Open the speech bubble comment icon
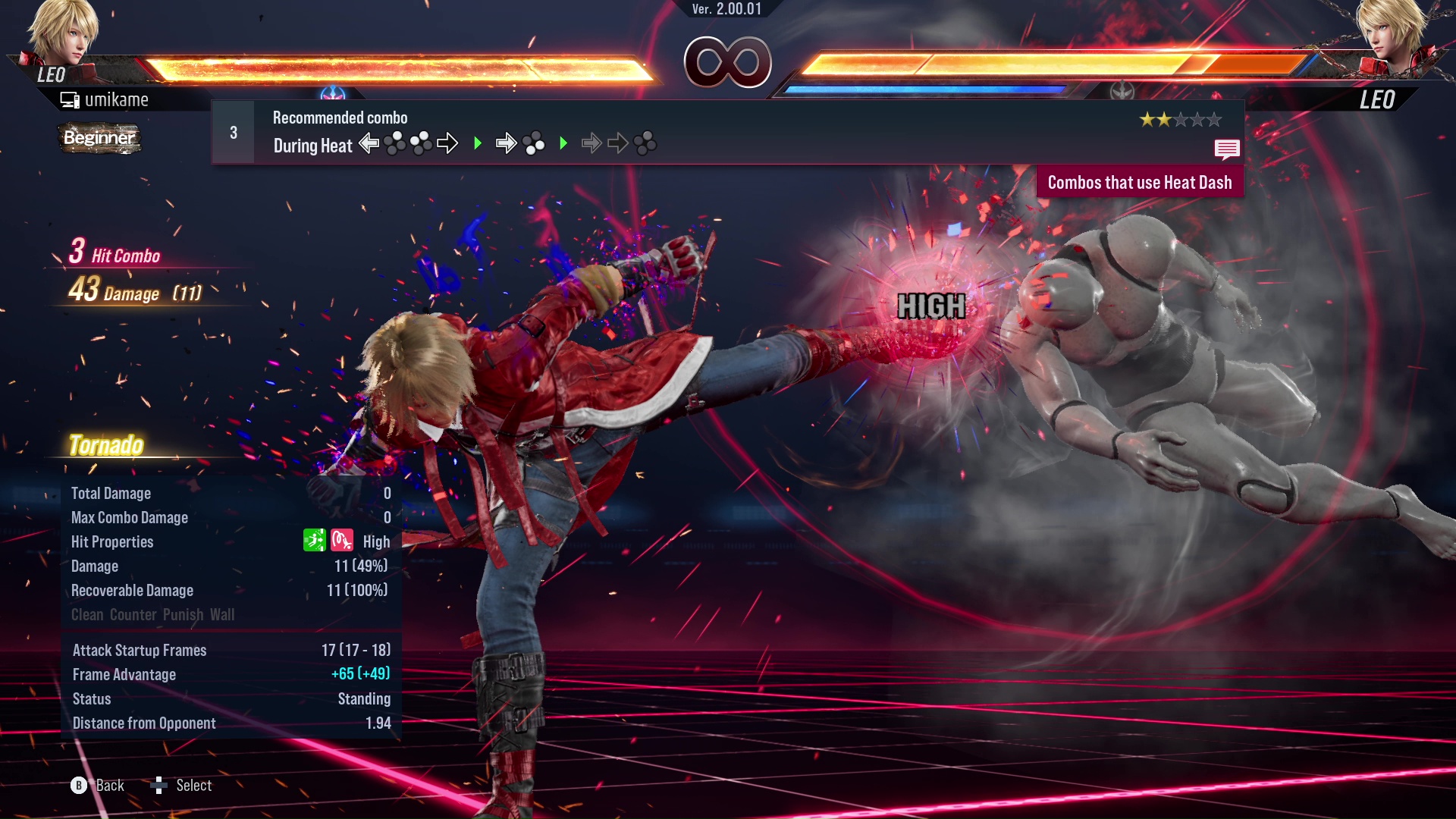The height and width of the screenshot is (819, 1456). coord(1226,149)
